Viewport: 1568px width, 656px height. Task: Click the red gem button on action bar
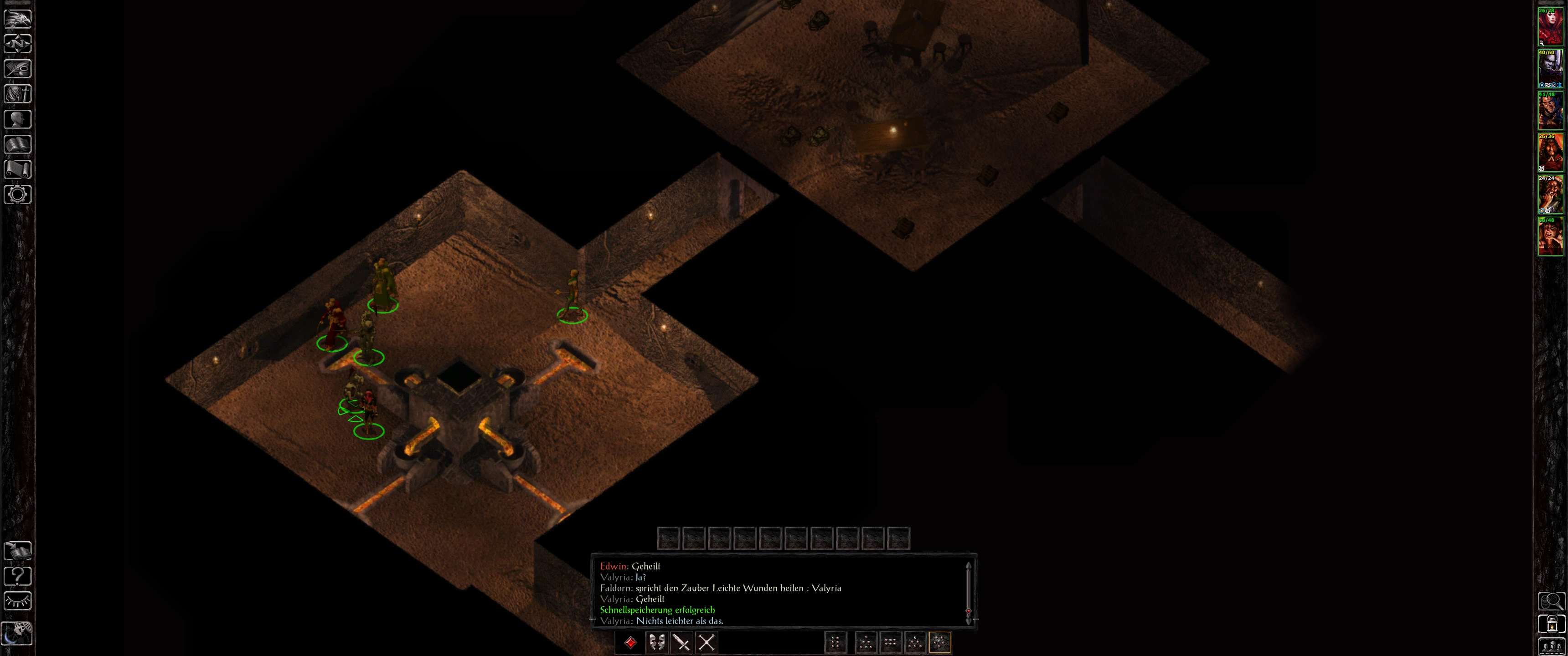(630, 643)
